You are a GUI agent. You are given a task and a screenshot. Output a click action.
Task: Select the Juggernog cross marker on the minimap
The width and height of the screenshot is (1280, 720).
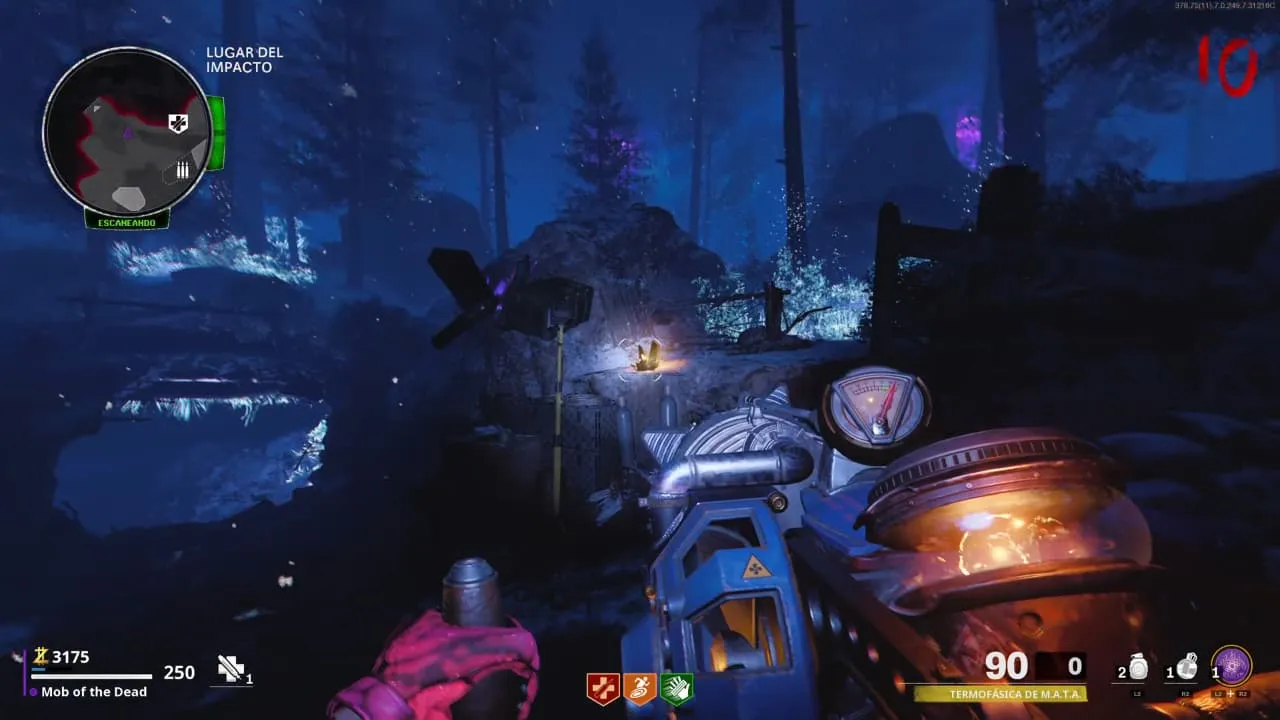[178, 123]
